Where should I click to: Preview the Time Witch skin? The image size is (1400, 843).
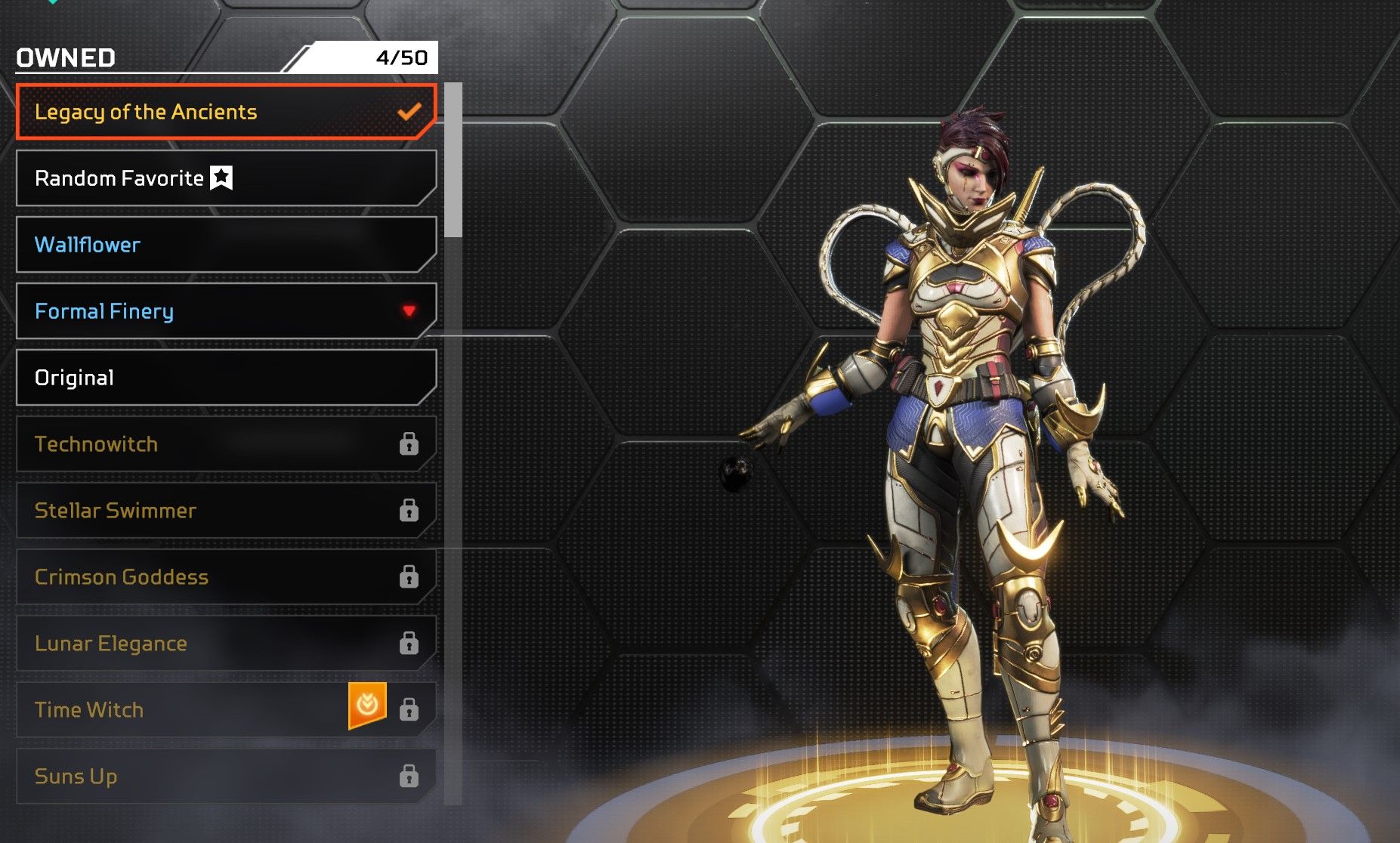click(x=189, y=710)
